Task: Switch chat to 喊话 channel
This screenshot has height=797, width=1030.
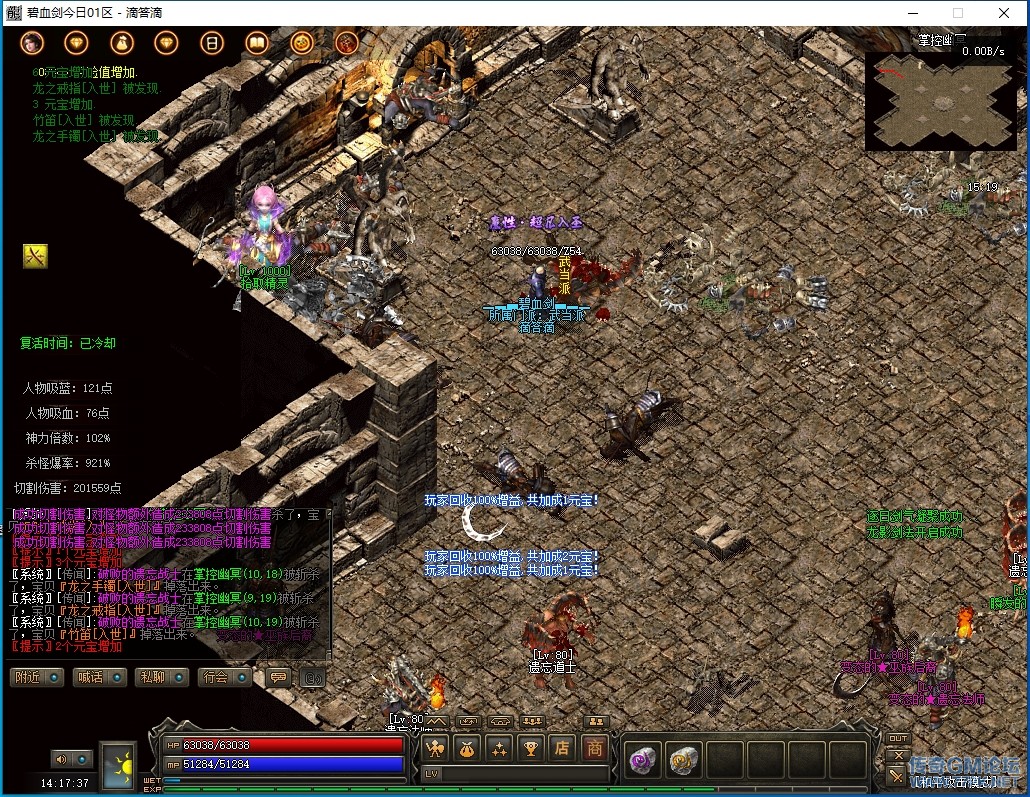Action: tap(98, 677)
